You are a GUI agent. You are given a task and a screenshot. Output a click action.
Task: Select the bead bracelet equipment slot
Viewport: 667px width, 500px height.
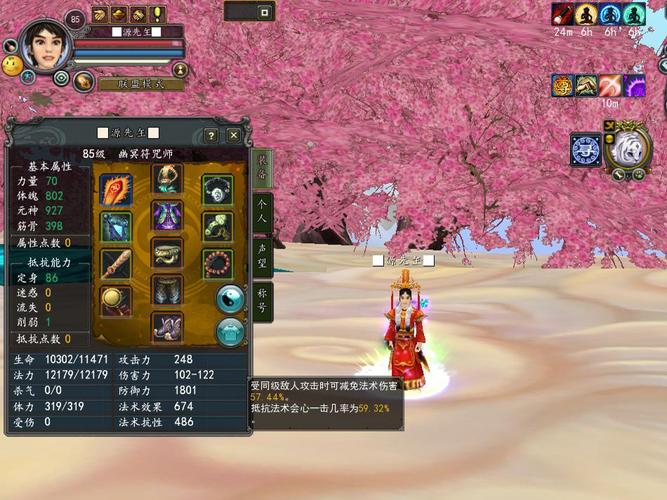[x=217, y=264]
